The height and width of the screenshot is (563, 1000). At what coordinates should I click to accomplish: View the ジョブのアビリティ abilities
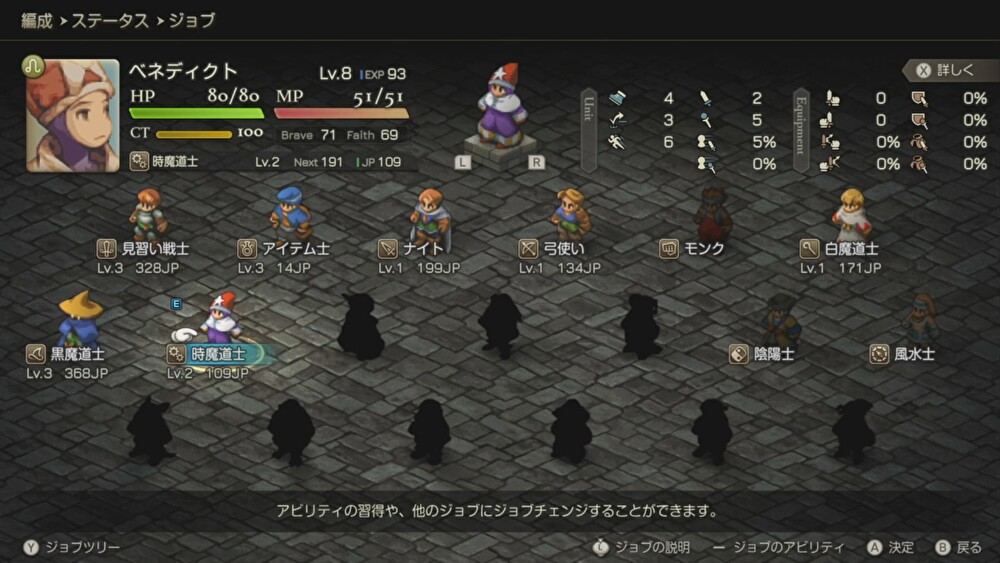tap(780, 547)
